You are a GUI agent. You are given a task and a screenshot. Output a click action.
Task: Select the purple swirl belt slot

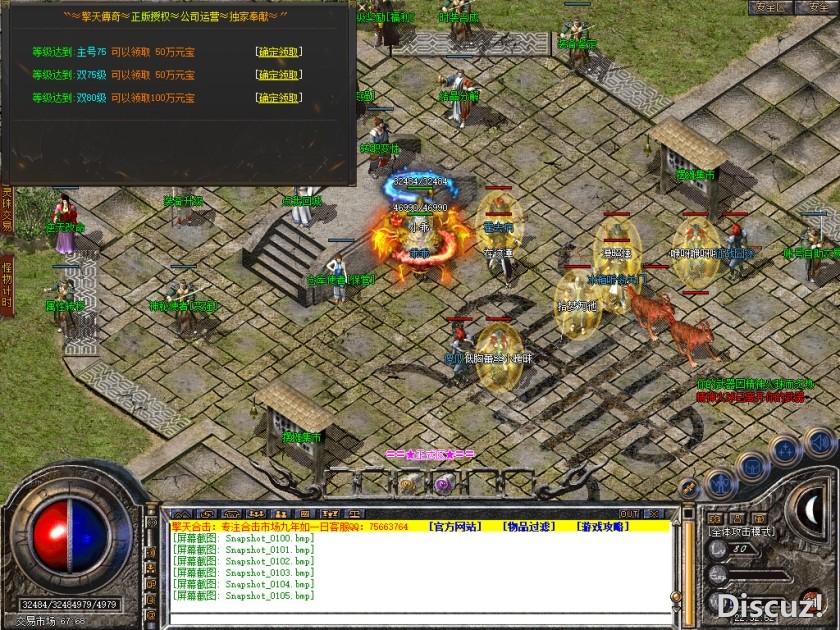pyautogui.click(x=443, y=484)
